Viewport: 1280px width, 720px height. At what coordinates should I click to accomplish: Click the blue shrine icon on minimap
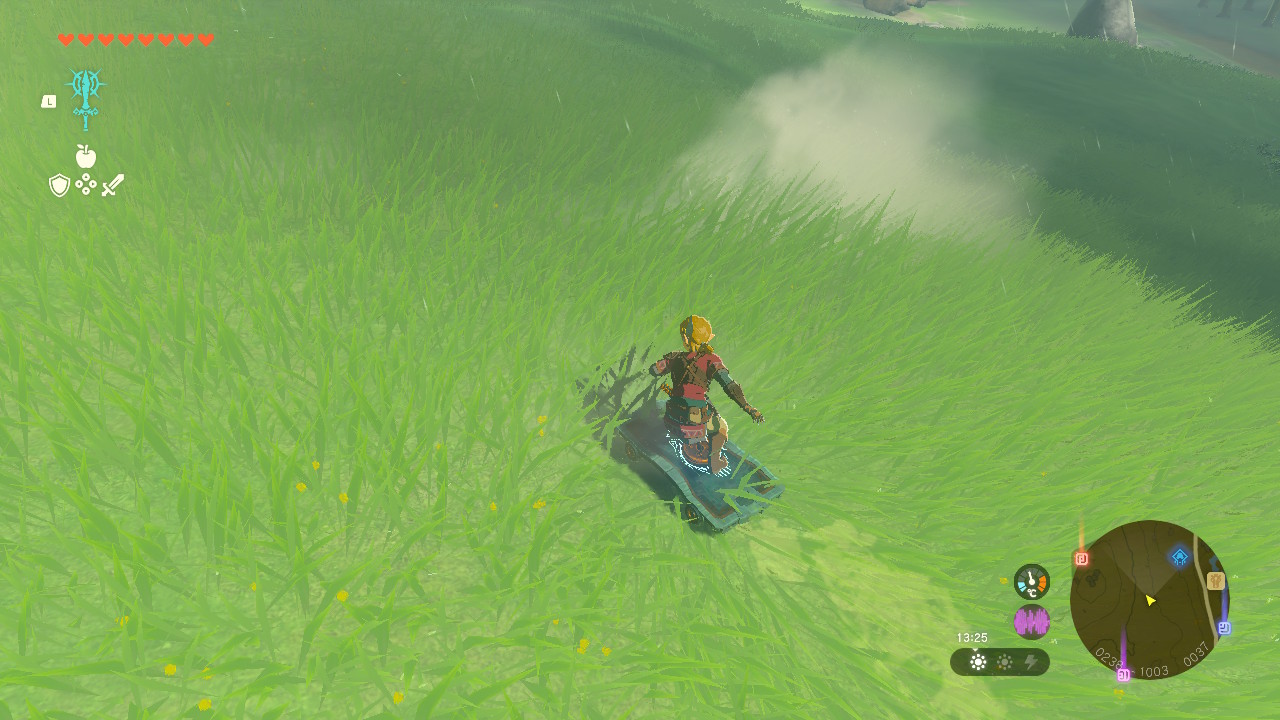(x=1180, y=557)
